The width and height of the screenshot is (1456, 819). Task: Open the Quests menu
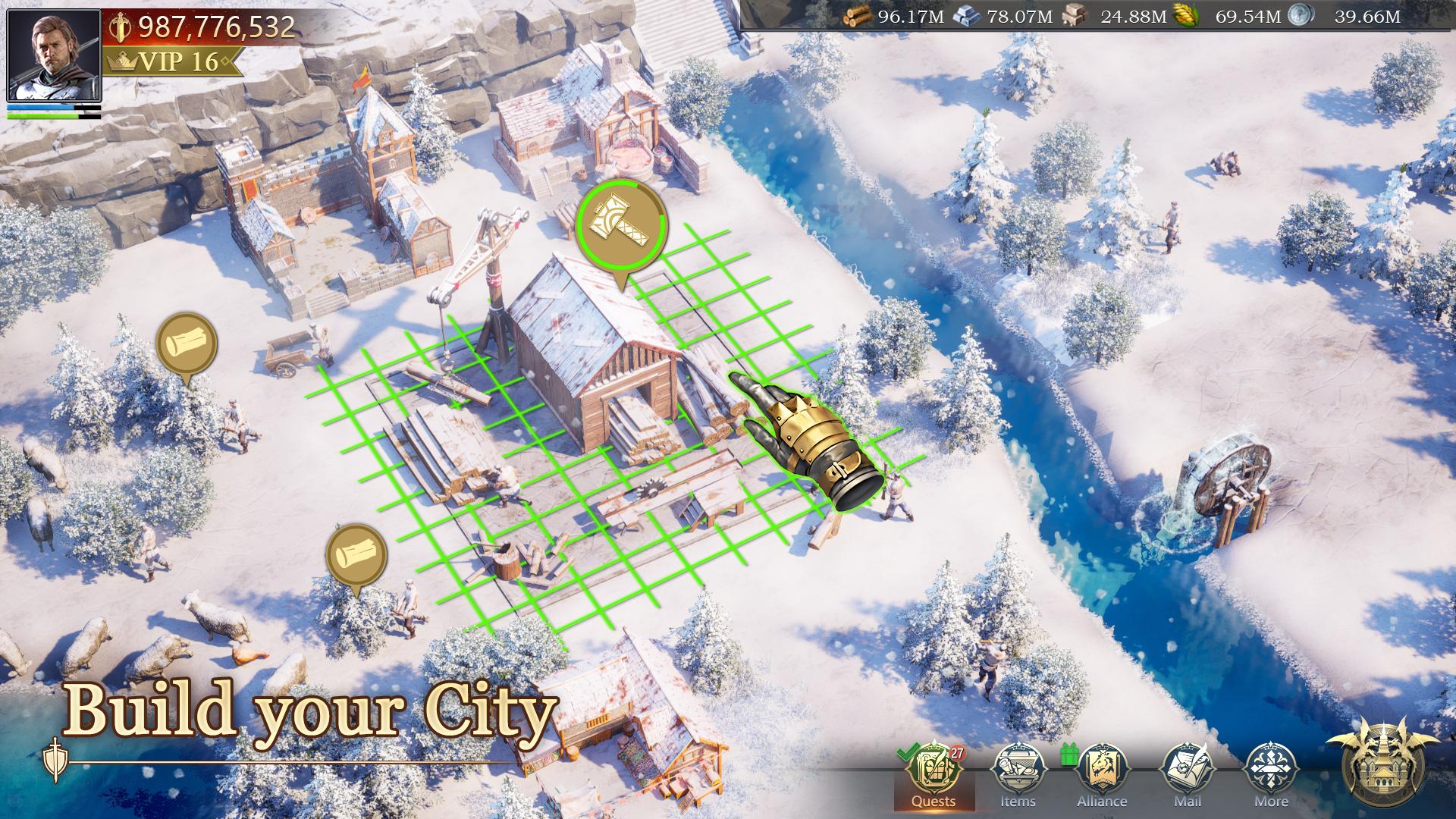click(x=934, y=773)
